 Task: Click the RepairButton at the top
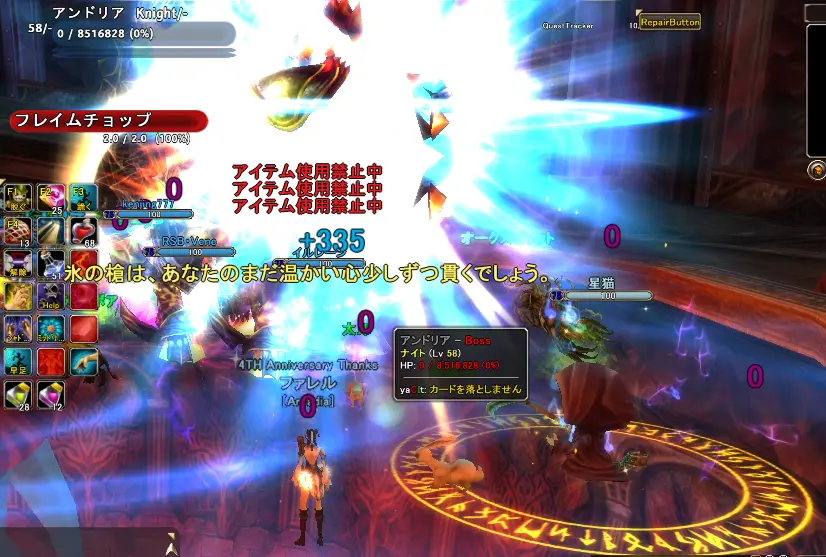pos(669,21)
